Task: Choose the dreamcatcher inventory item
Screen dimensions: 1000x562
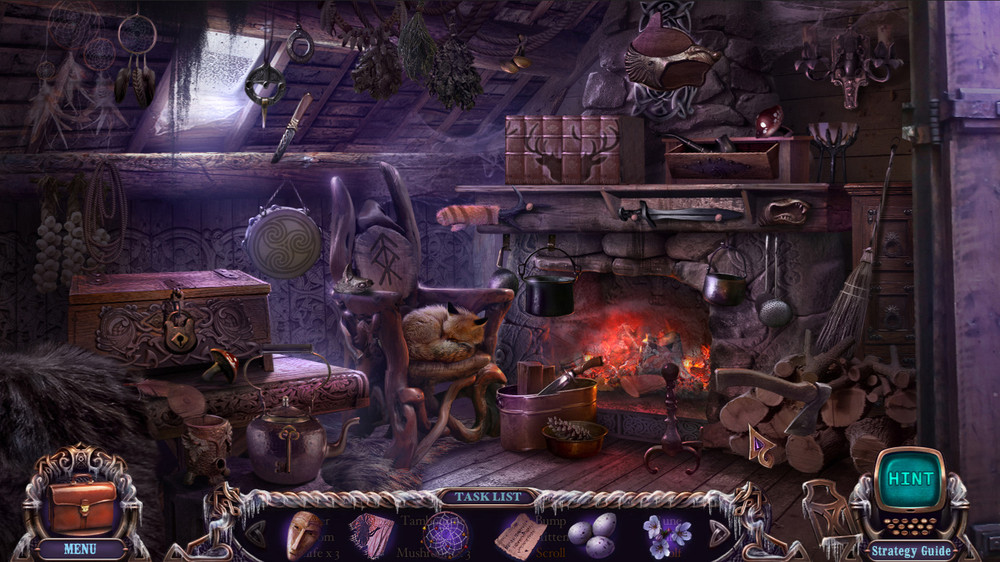Action: click(445, 535)
